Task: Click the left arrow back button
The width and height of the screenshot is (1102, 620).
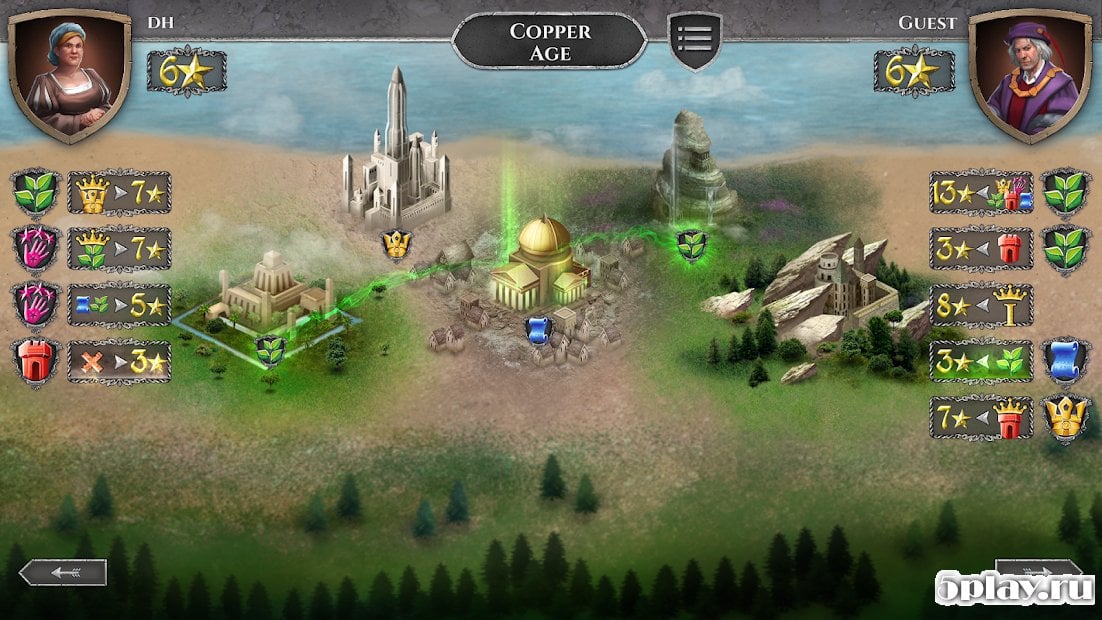Action: 63,572
